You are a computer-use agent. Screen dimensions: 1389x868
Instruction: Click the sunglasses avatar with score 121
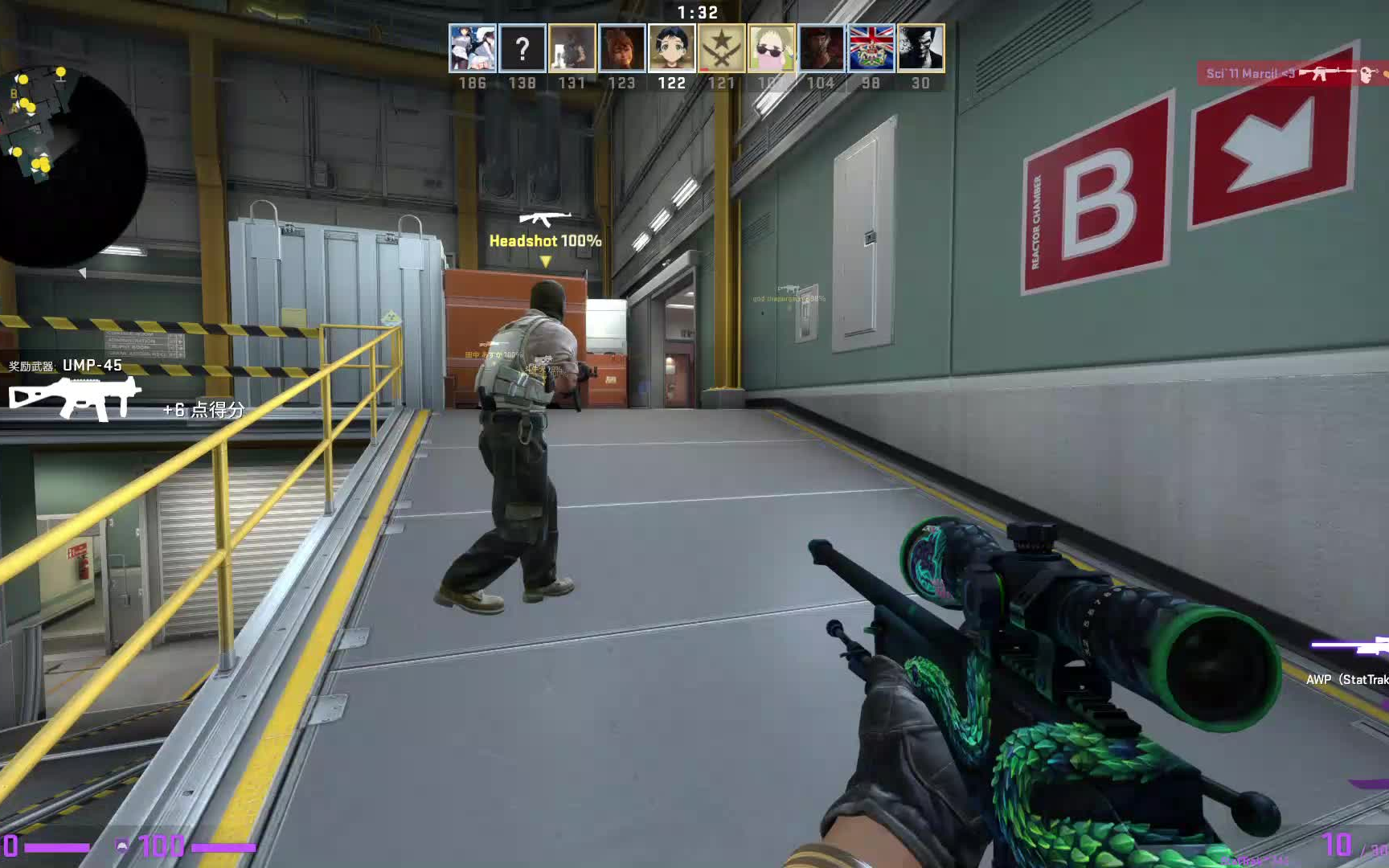(772, 50)
